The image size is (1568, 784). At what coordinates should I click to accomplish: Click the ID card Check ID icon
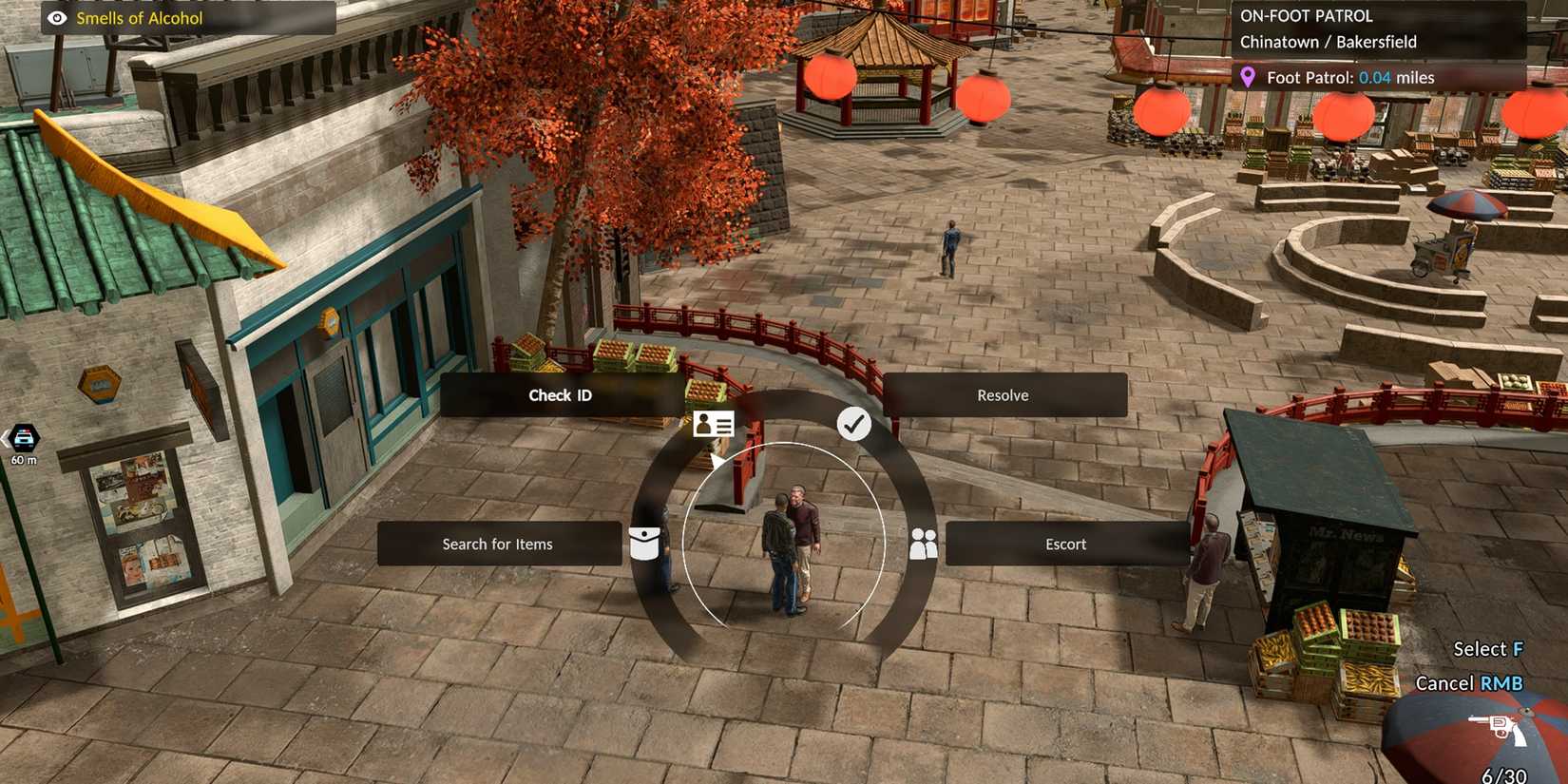point(714,424)
